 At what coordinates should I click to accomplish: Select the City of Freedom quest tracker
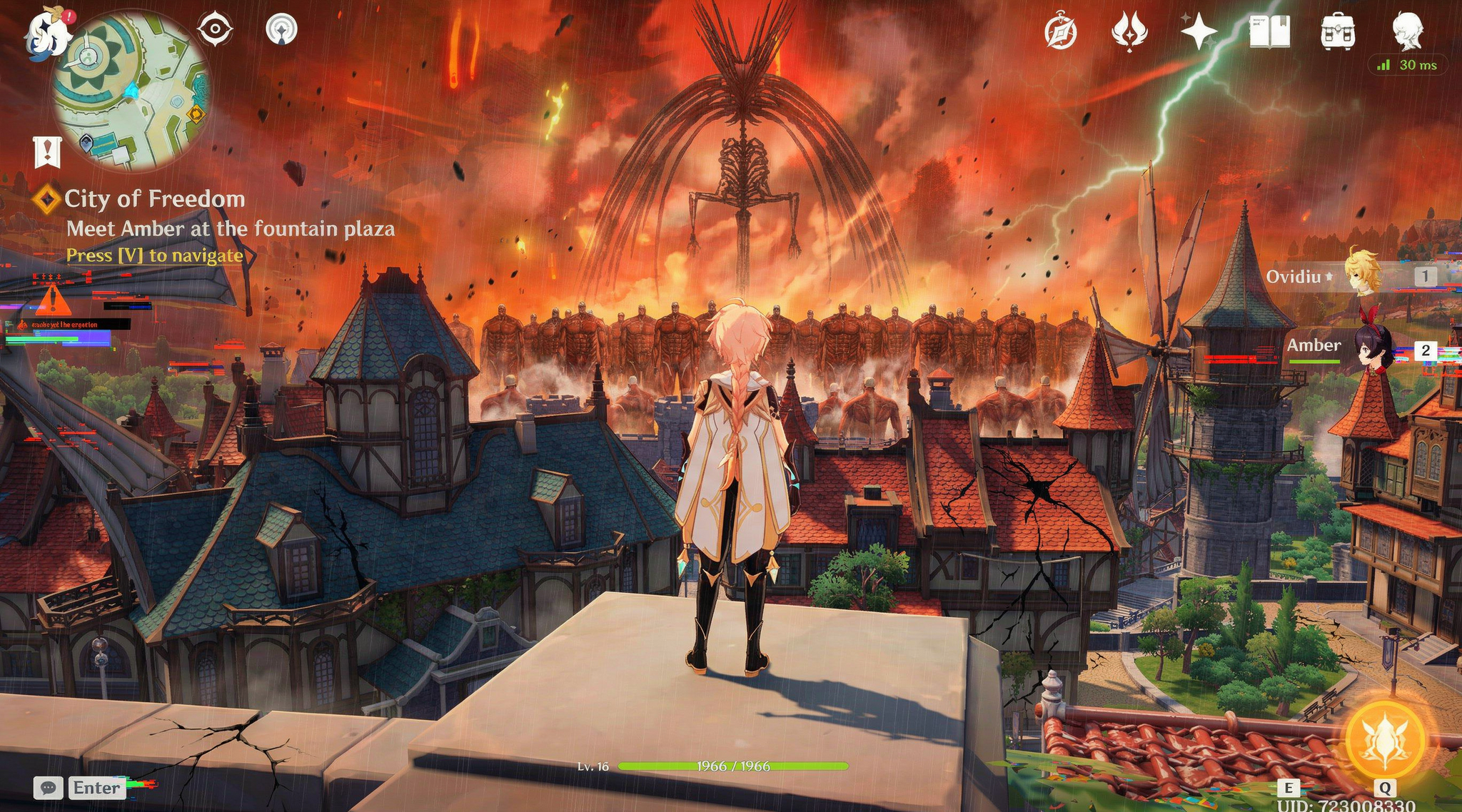pyautogui.click(x=154, y=199)
